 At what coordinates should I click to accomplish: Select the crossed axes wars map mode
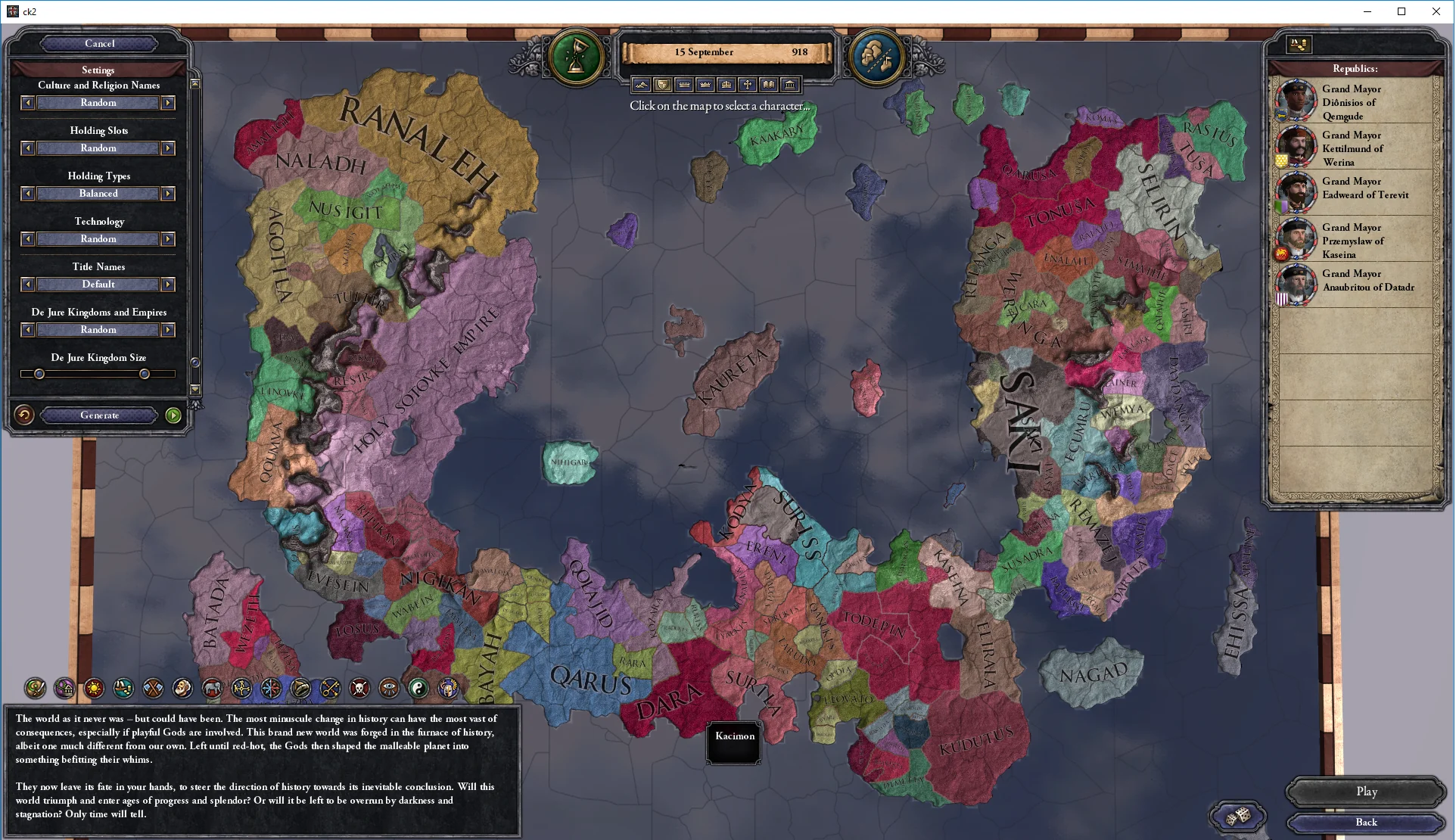(152, 689)
